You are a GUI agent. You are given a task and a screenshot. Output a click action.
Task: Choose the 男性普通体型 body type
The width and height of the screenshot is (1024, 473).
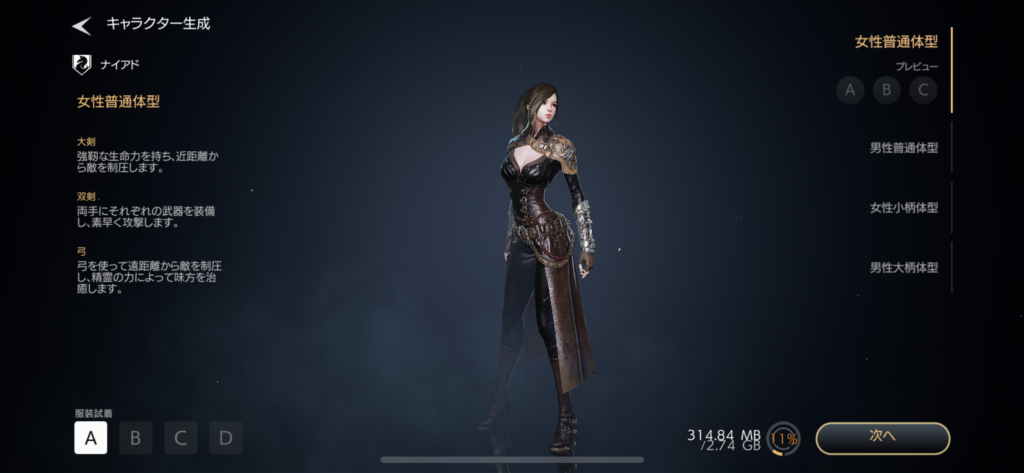(903, 148)
